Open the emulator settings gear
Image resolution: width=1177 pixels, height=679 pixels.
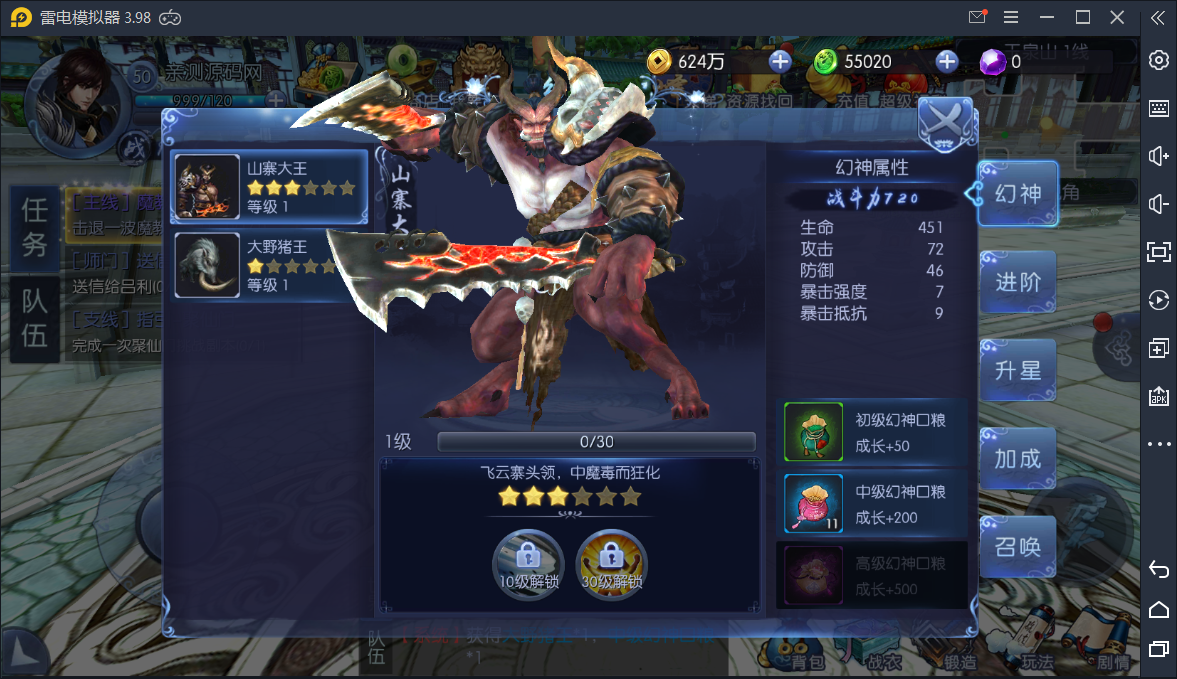pos(1159,60)
